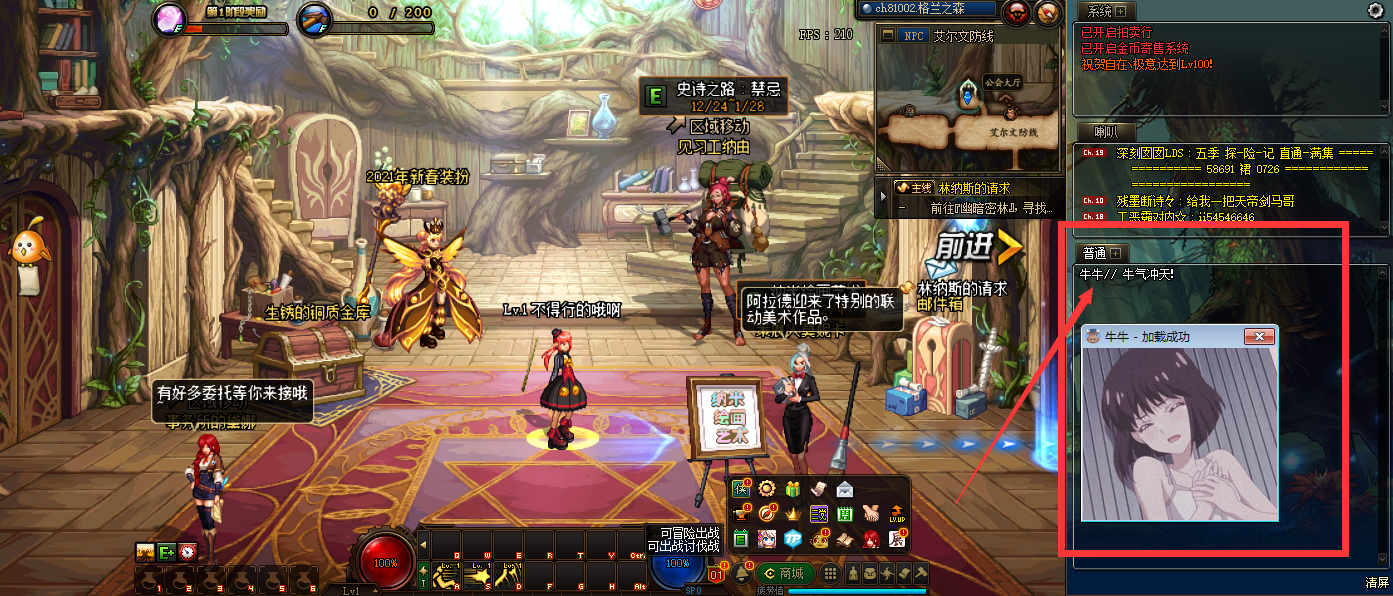This screenshot has height=596, width=1393.
Task: Open the 史诗之路:禁忌 event banner
Action: pos(714,97)
